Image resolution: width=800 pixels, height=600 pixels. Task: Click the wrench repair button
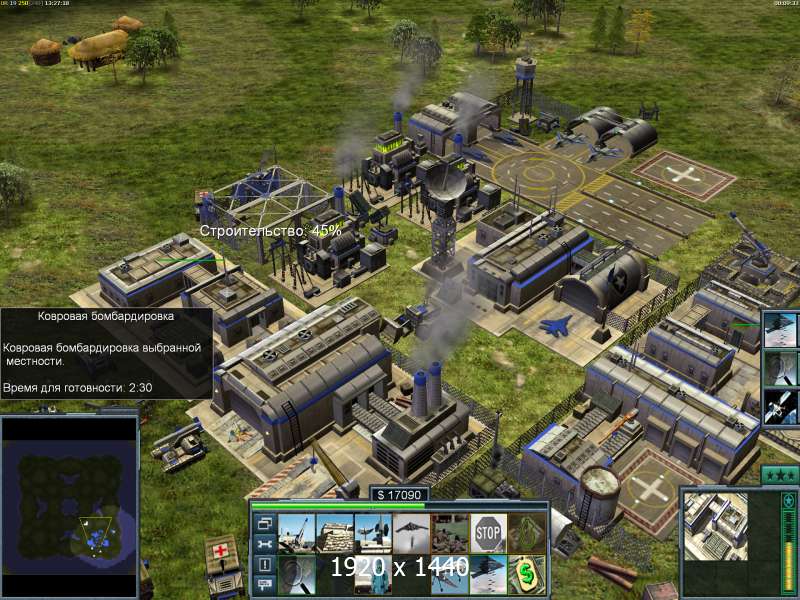264,544
